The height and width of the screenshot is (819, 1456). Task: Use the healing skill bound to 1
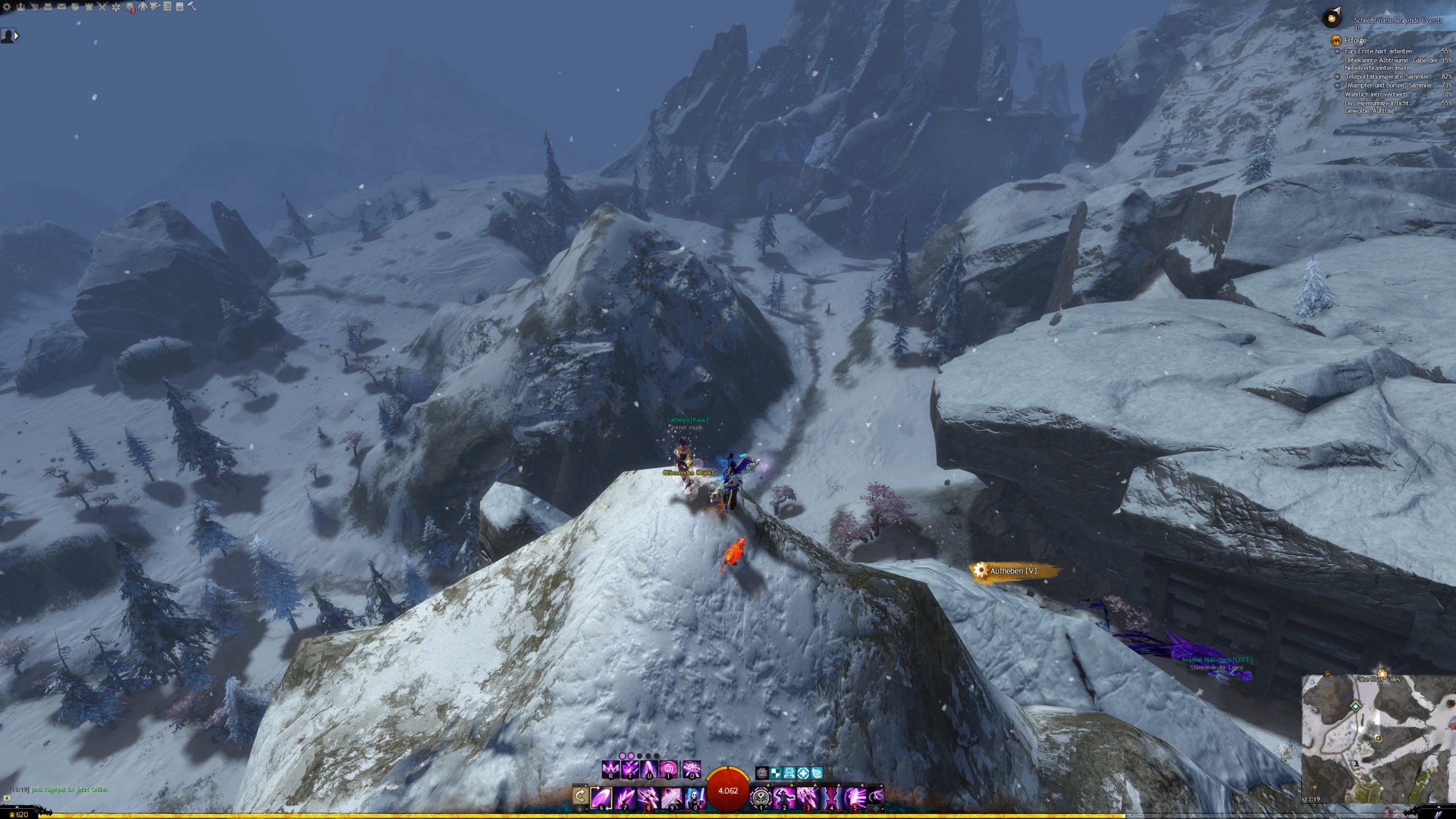point(761,797)
